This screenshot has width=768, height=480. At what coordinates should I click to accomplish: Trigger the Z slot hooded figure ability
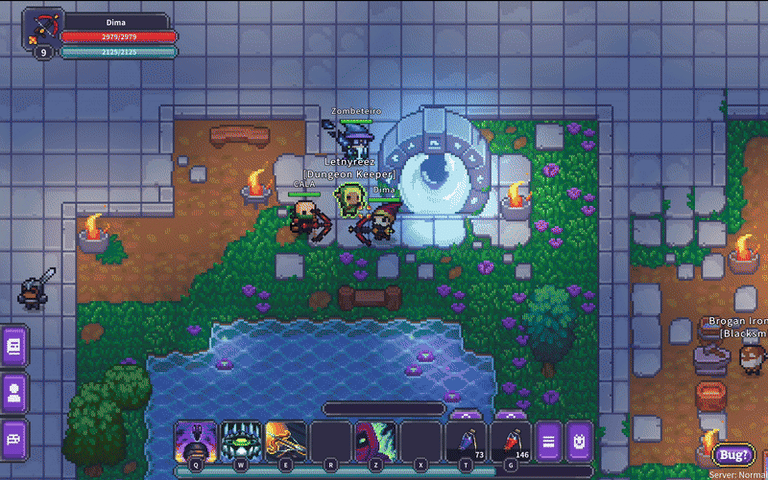[376, 440]
